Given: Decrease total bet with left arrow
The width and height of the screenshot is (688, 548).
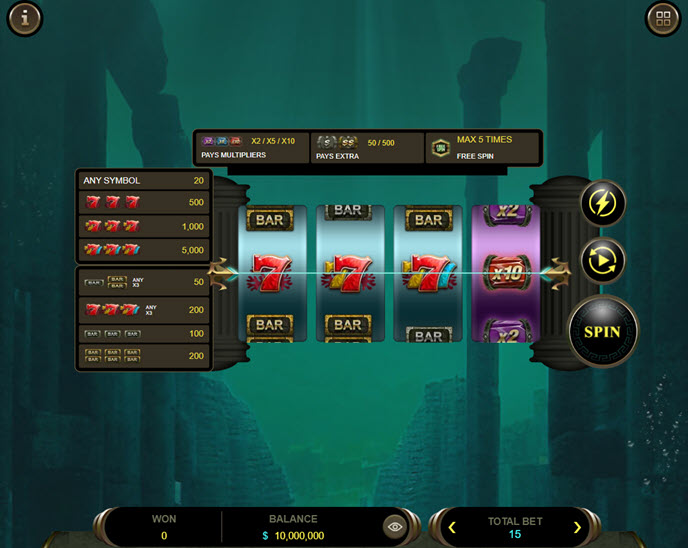Looking at the screenshot, I should click(x=452, y=527).
